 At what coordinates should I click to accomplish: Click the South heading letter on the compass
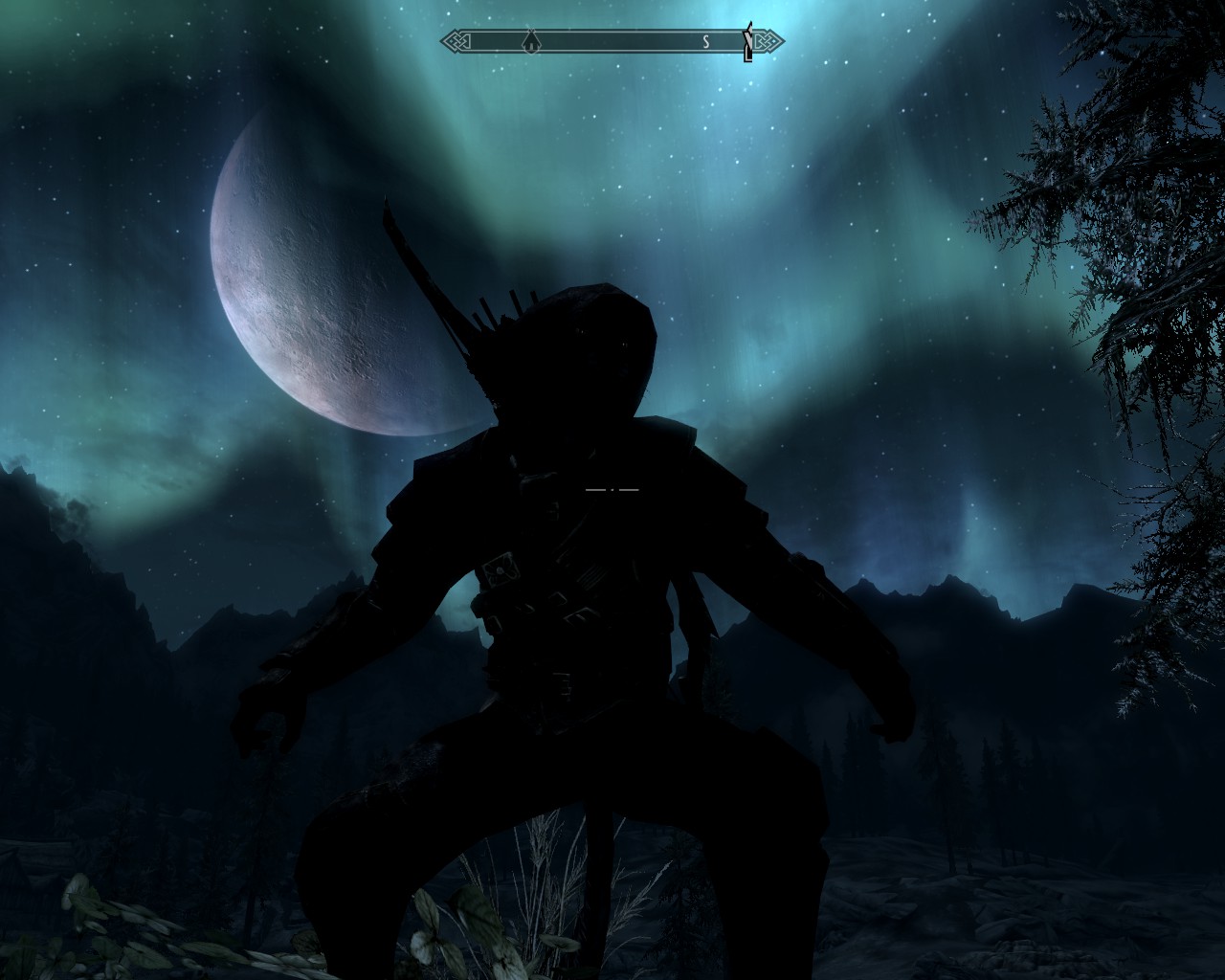(704, 41)
